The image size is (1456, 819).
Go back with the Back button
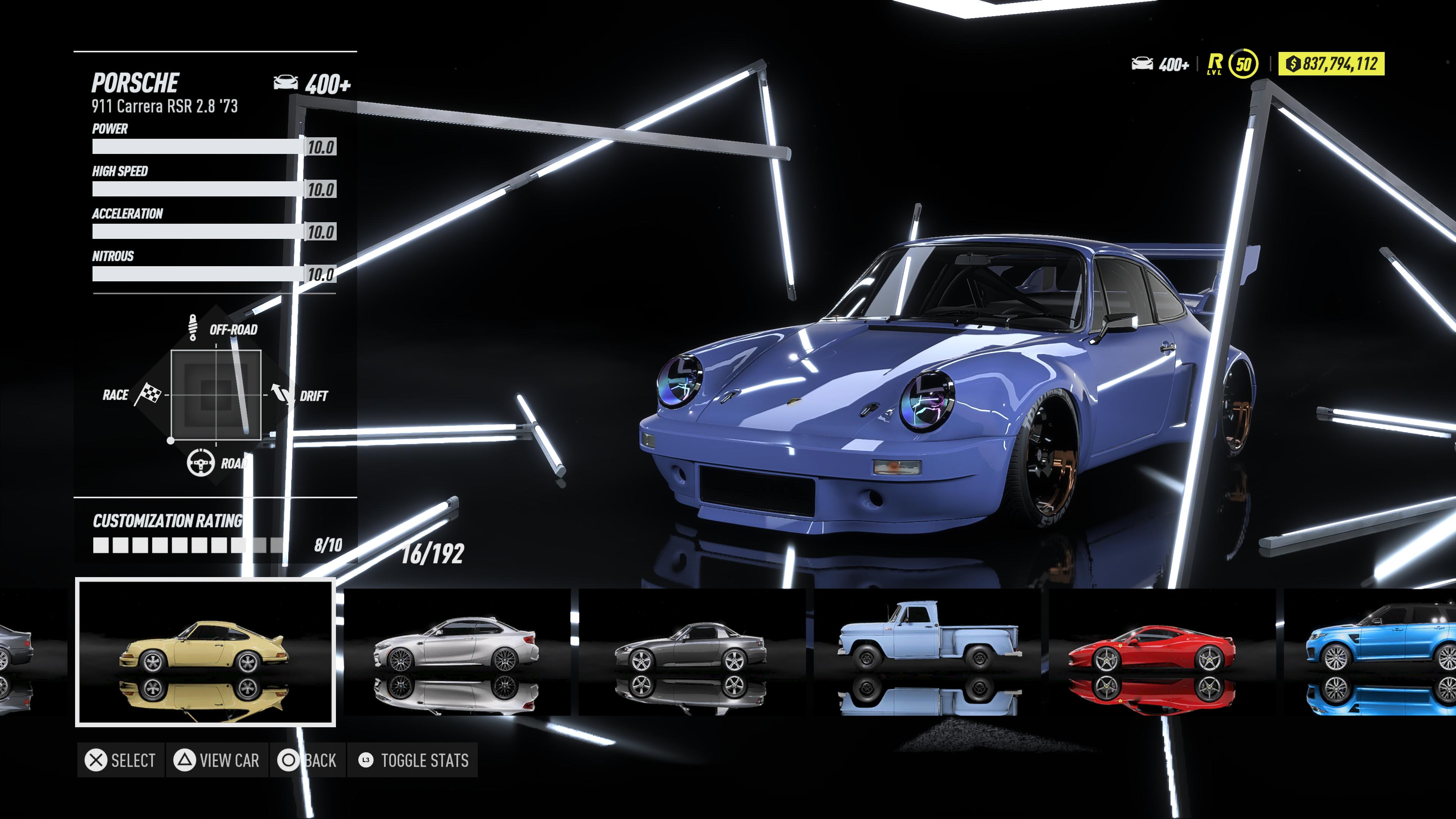pos(308,760)
